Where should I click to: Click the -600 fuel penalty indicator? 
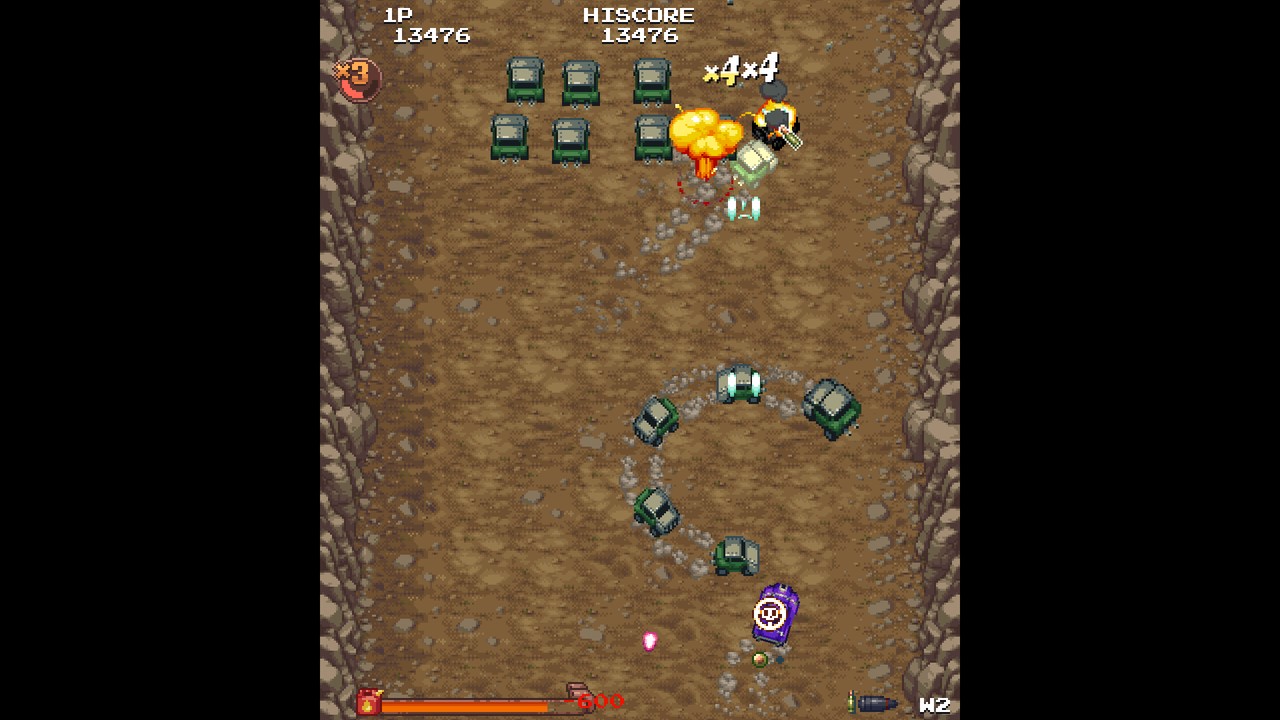[x=601, y=700]
